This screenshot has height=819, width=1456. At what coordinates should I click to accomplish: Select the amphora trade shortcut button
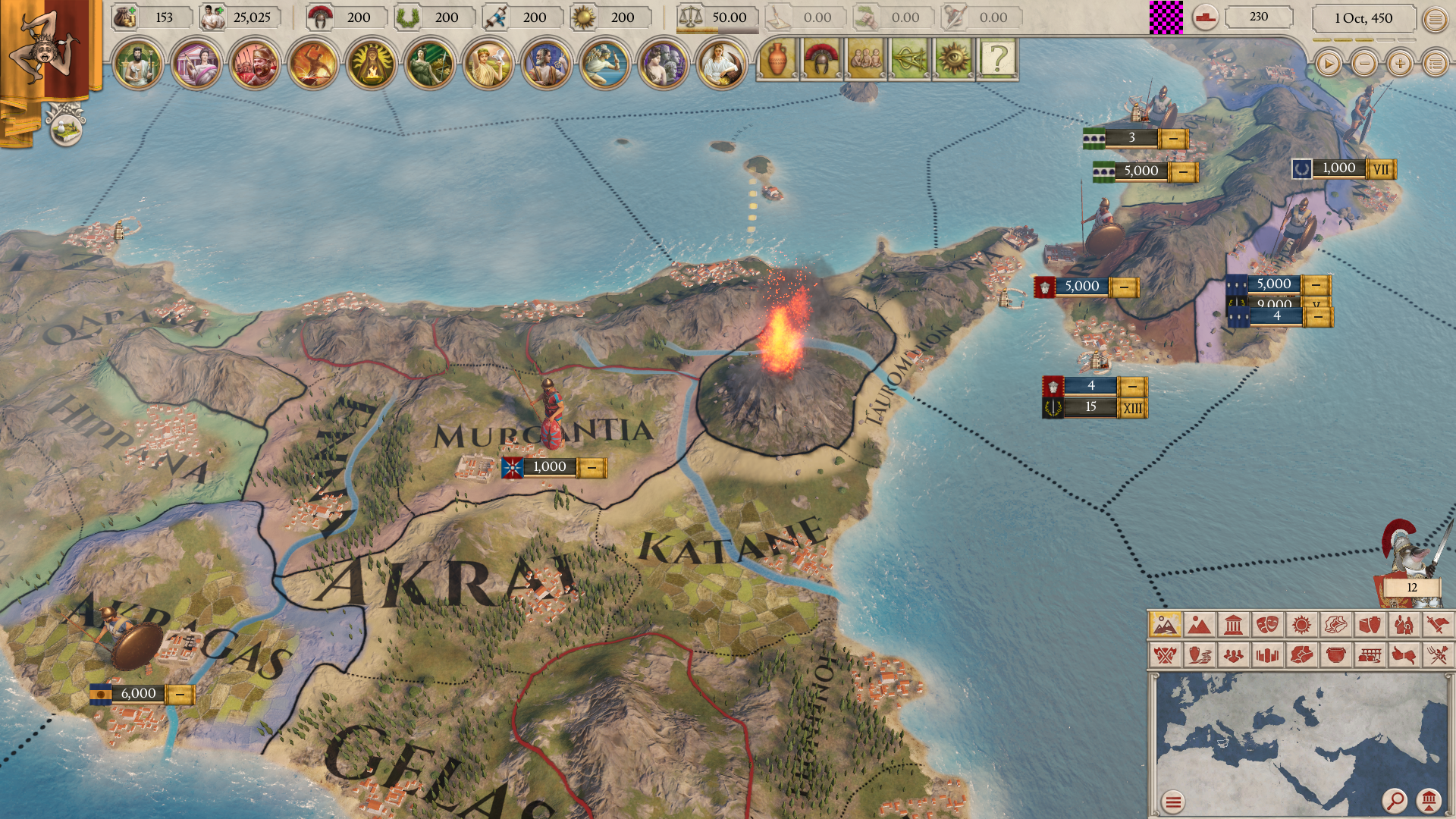777,59
